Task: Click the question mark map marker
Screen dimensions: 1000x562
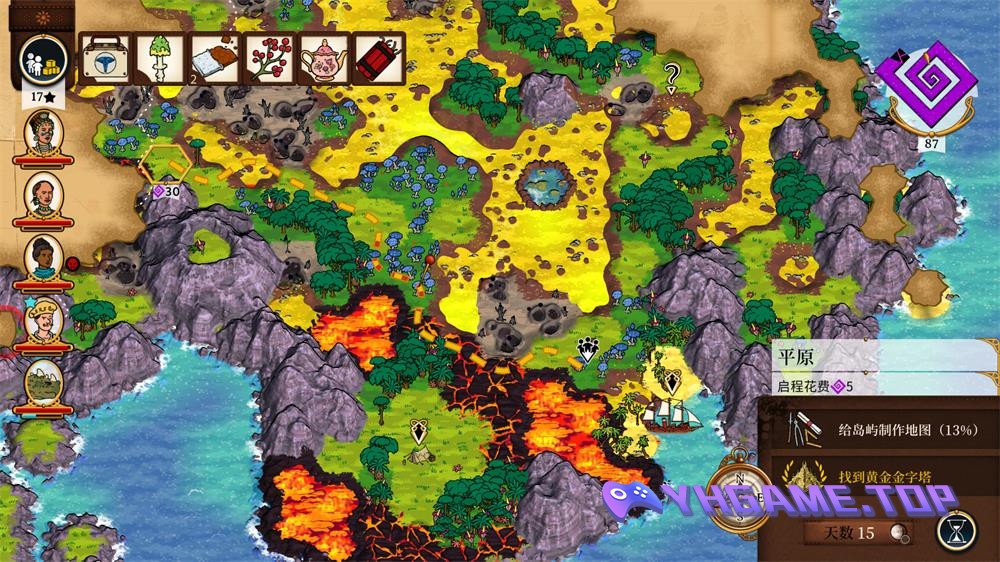Action: click(x=672, y=74)
